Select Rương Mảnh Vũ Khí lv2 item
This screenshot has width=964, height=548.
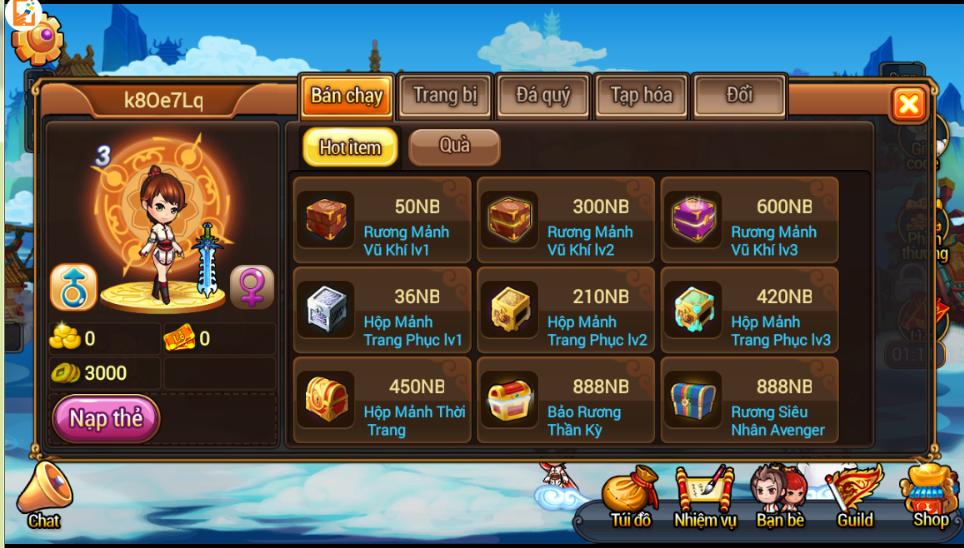[566, 221]
